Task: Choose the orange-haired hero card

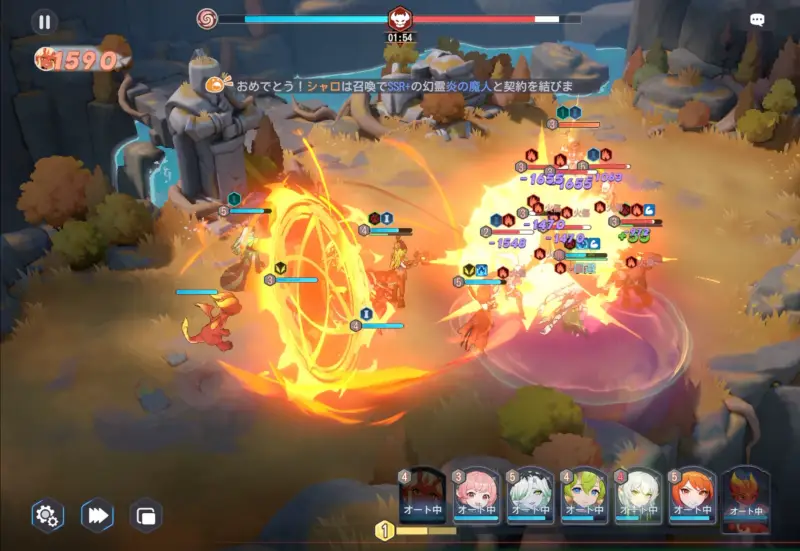Action: pos(692,495)
